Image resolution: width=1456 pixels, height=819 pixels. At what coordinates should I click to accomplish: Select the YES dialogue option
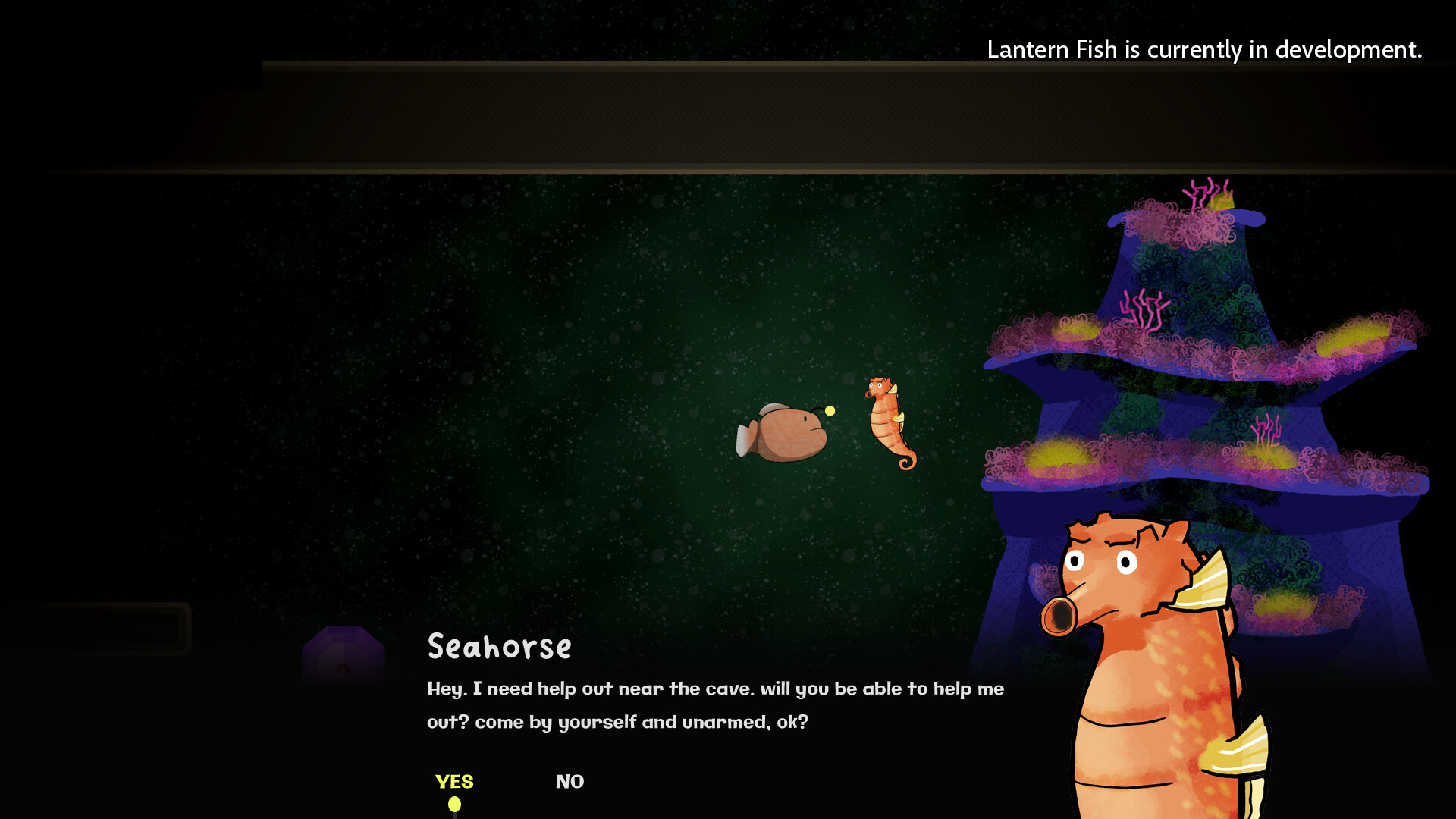pyautogui.click(x=454, y=781)
